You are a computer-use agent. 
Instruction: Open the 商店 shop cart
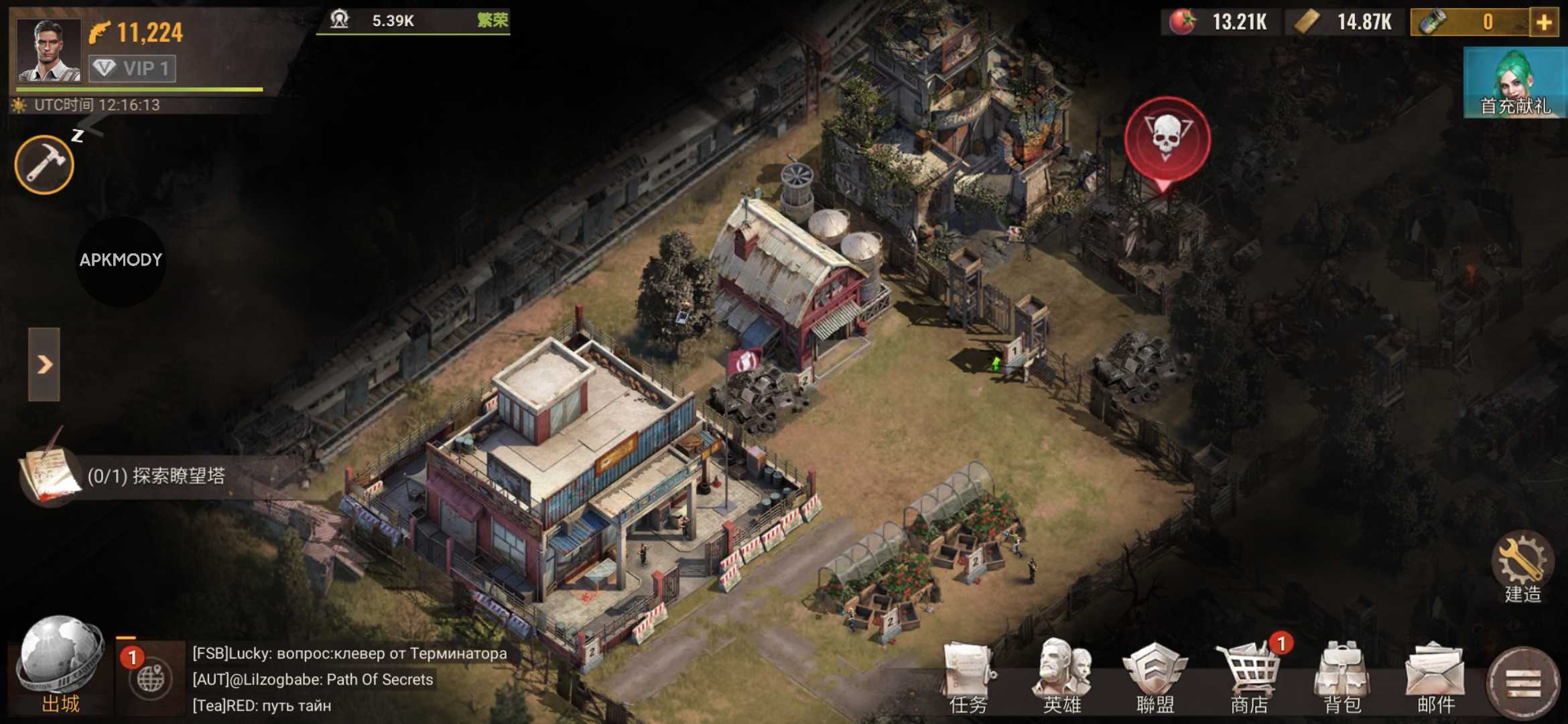click(x=1249, y=677)
